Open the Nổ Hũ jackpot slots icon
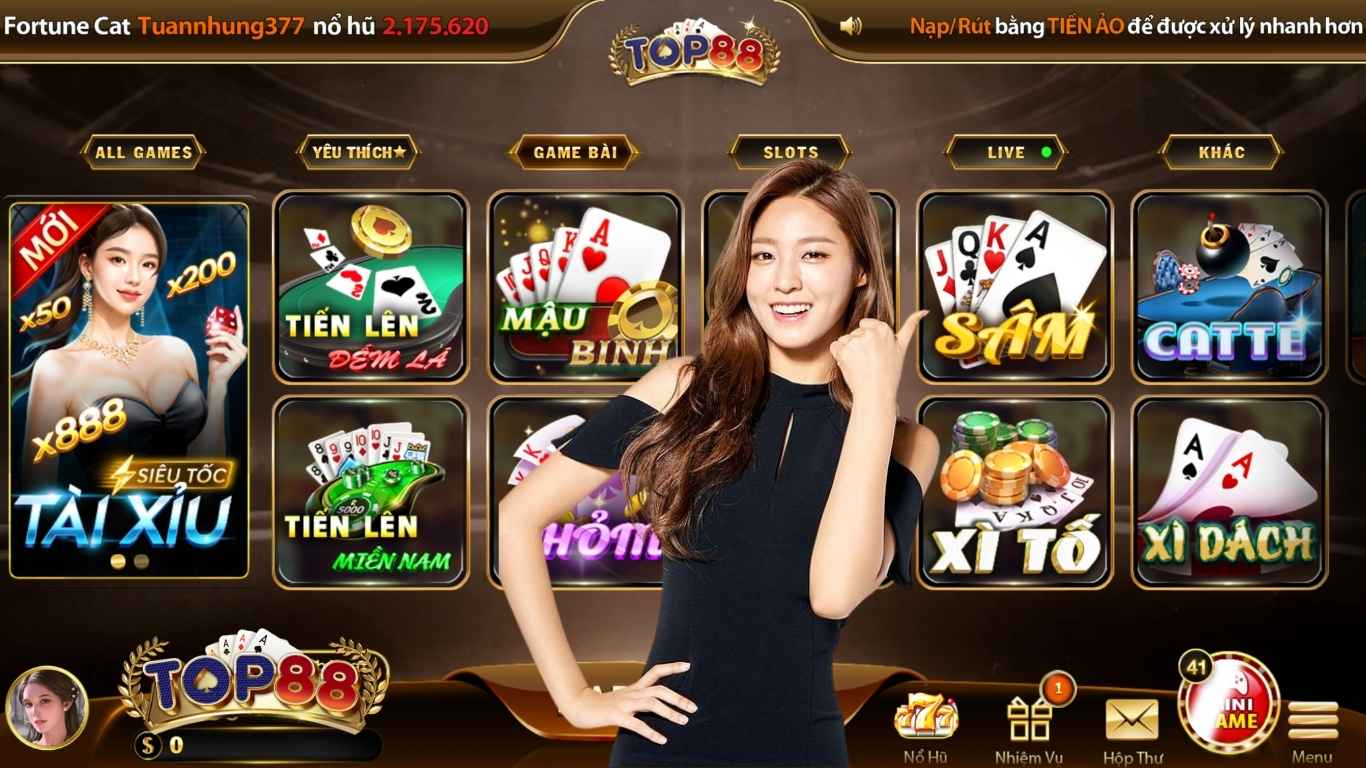The width and height of the screenshot is (1366, 768). click(925, 718)
